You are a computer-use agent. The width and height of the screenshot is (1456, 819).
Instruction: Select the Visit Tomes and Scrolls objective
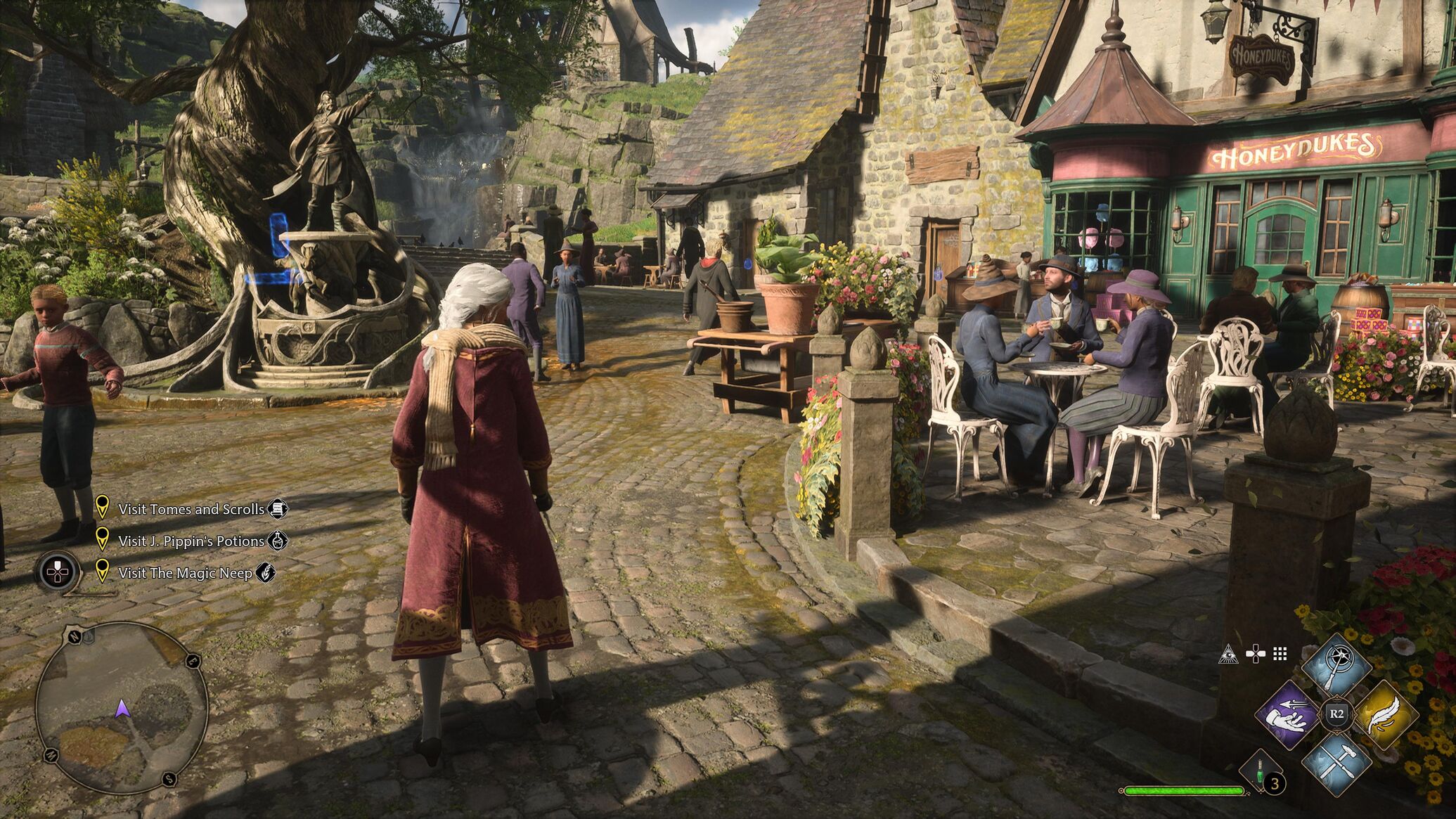191,509
